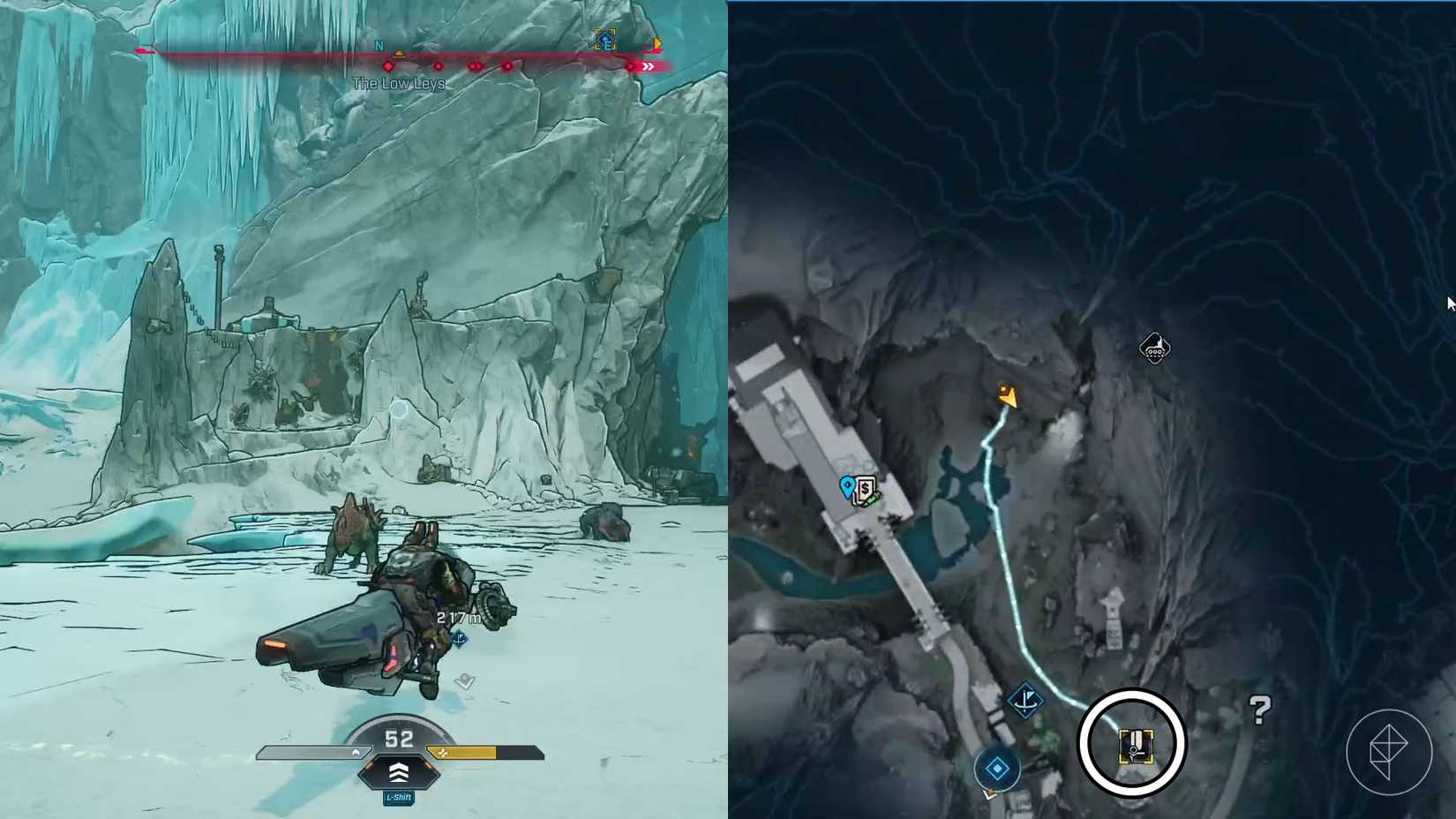Image resolution: width=1456 pixels, height=819 pixels.
Task: Select the player position diamond marker on map
Action: click(x=998, y=768)
